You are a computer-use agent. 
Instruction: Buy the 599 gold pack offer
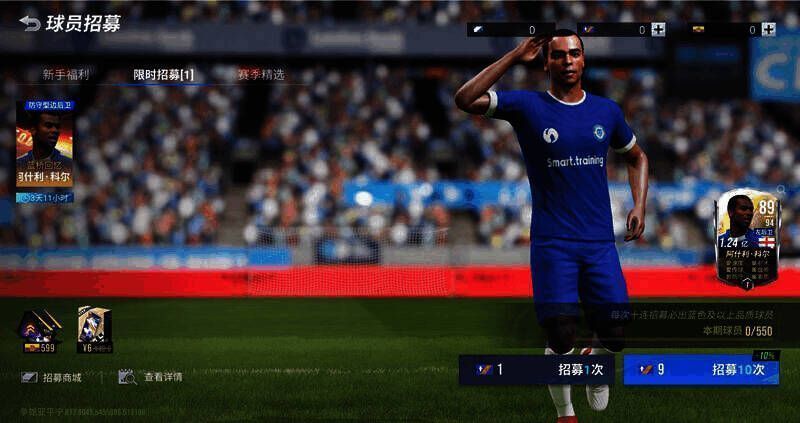click(40, 331)
